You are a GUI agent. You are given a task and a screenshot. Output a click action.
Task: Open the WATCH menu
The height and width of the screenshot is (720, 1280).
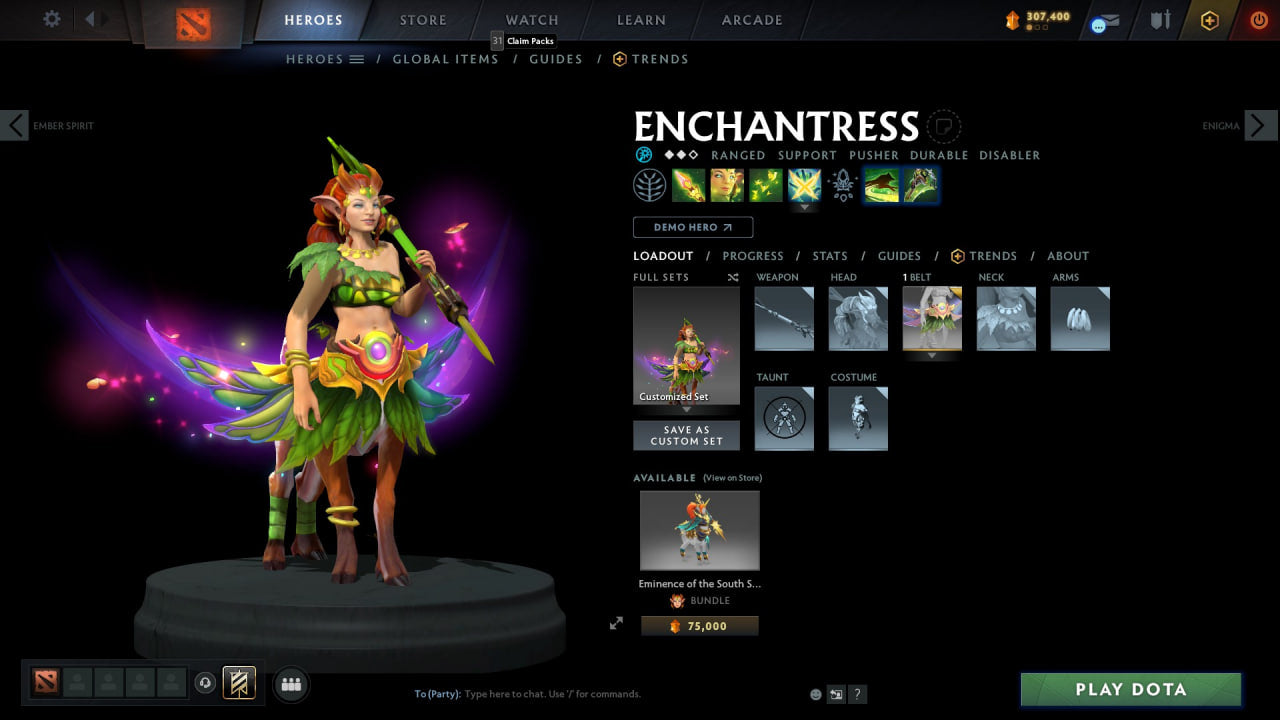[531, 19]
